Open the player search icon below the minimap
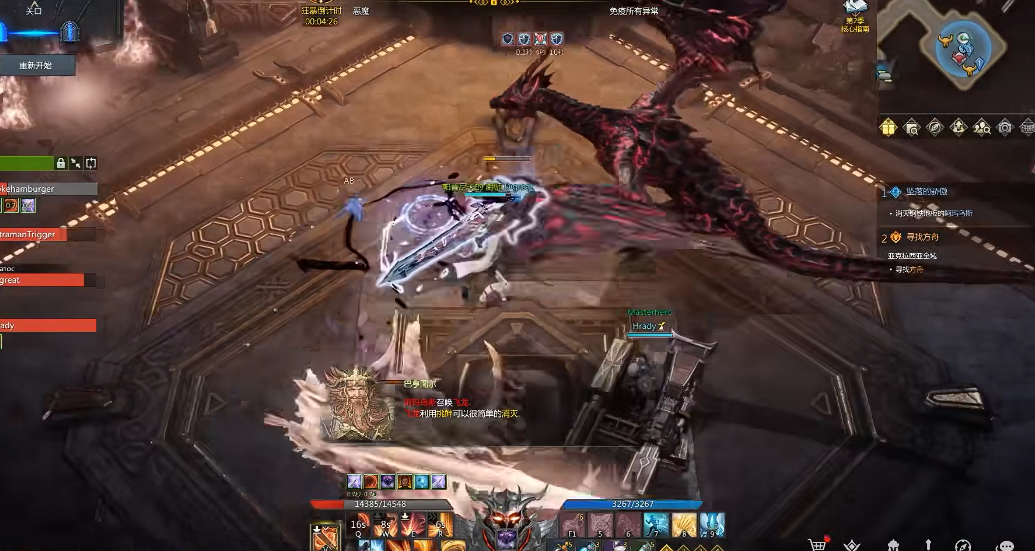Image resolution: width=1035 pixels, height=551 pixels. click(981, 127)
